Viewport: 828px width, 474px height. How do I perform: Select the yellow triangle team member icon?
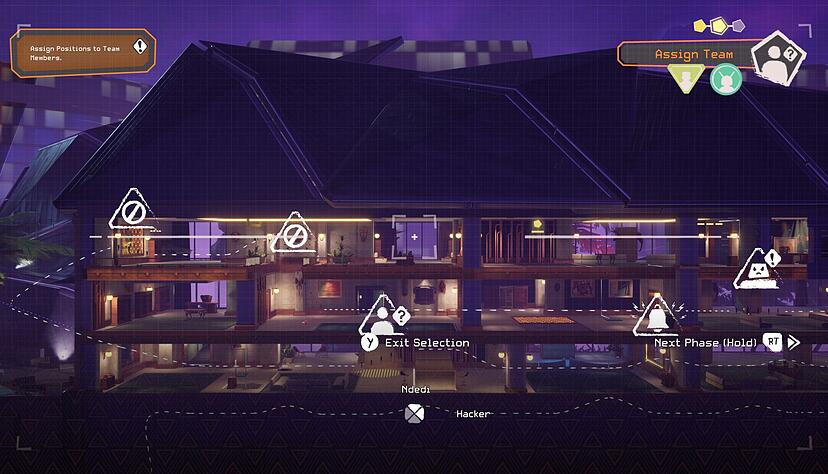[686, 77]
